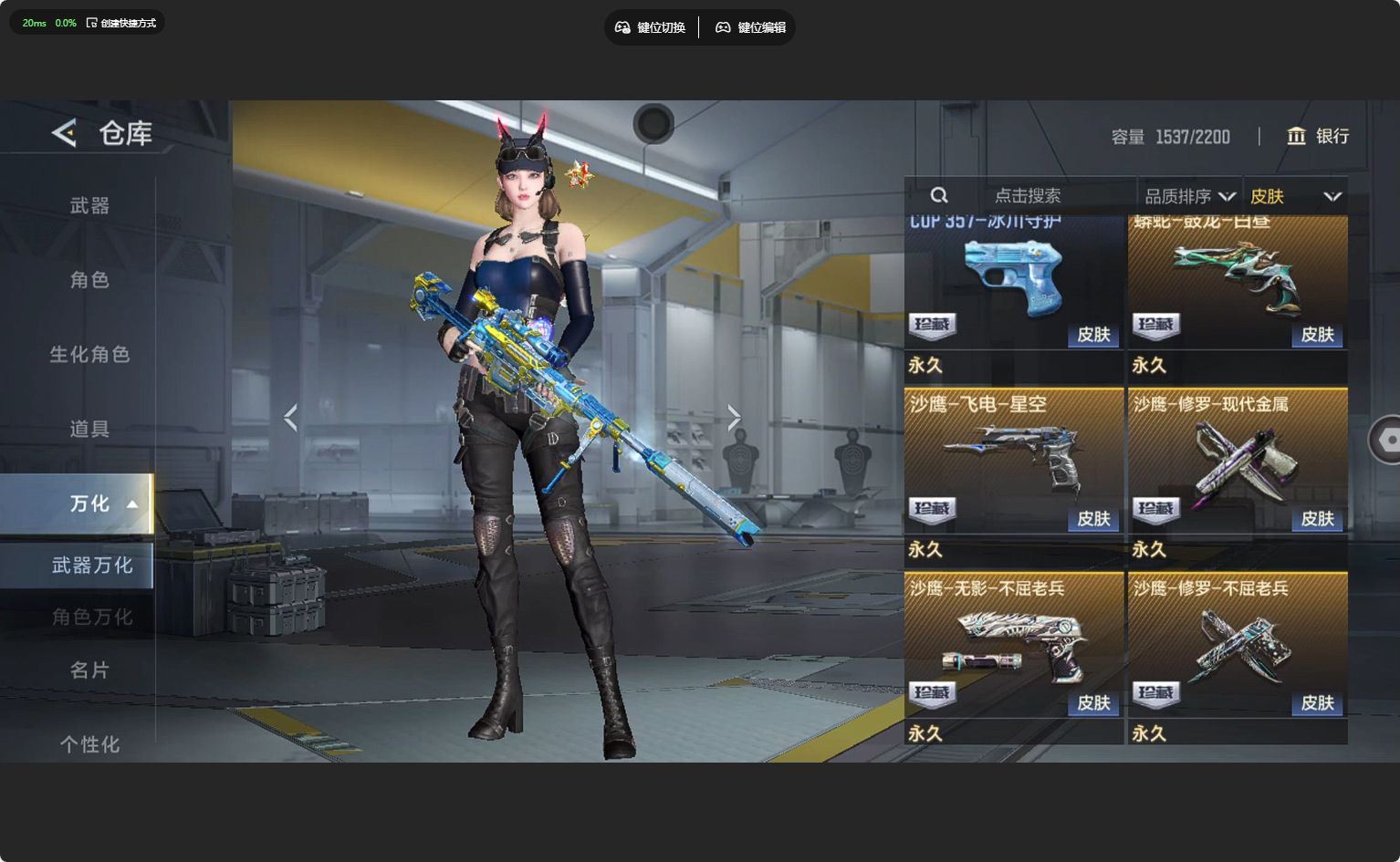This screenshot has width=1400, height=862.
Task: Open the 键位编辑 key mapping editor
Action: [x=750, y=27]
